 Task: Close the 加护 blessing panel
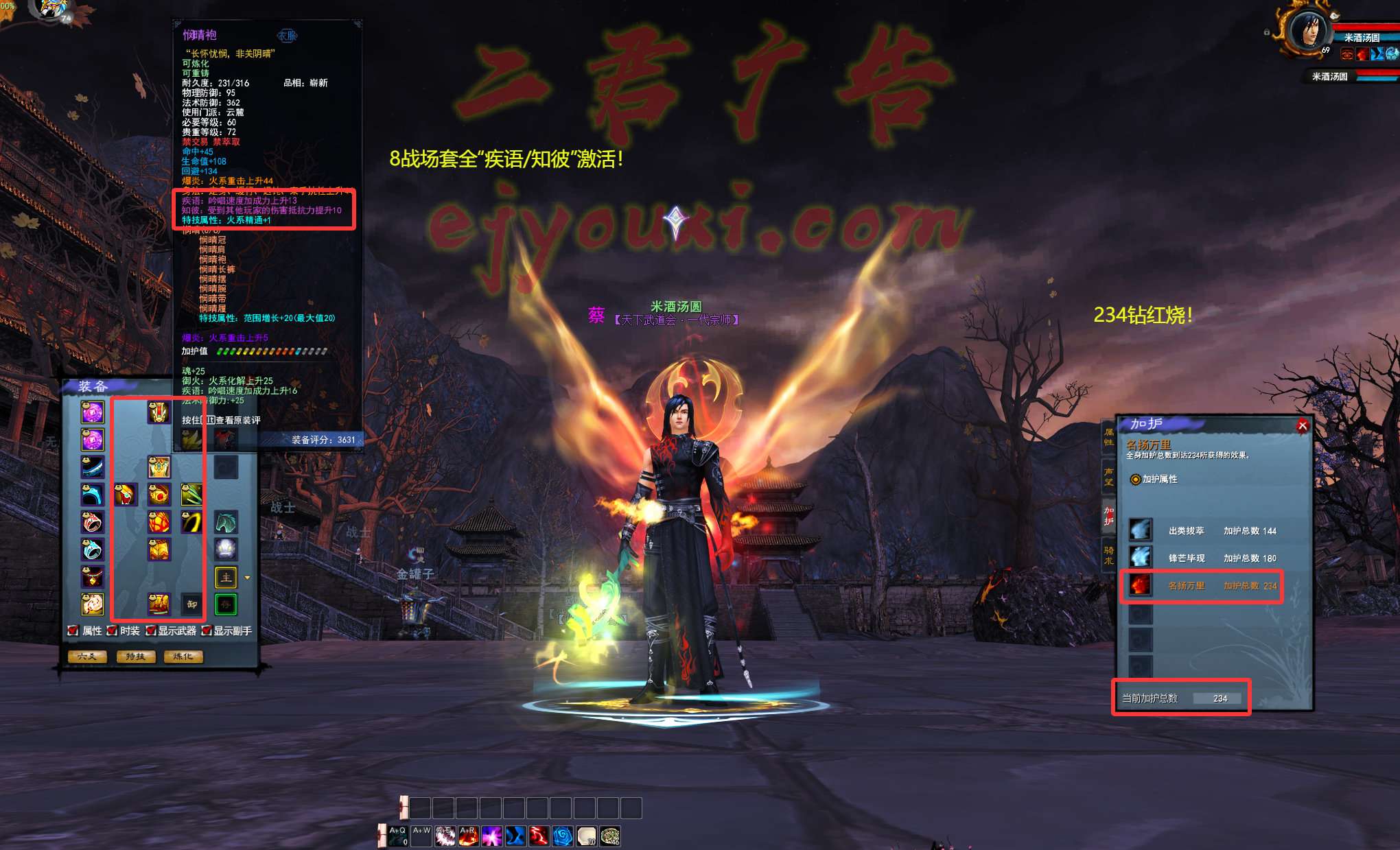(1302, 426)
